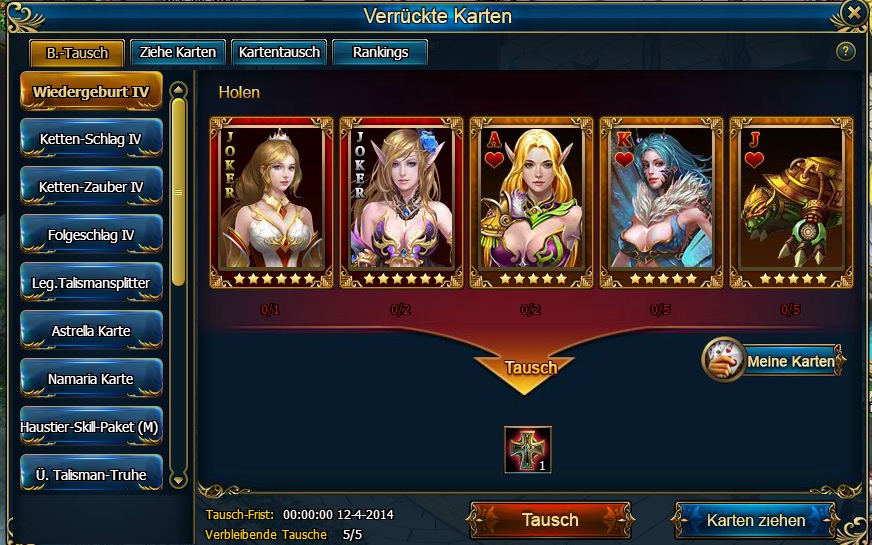Show the Rankings tab
The image size is (872, 545).
click(380, 53)
